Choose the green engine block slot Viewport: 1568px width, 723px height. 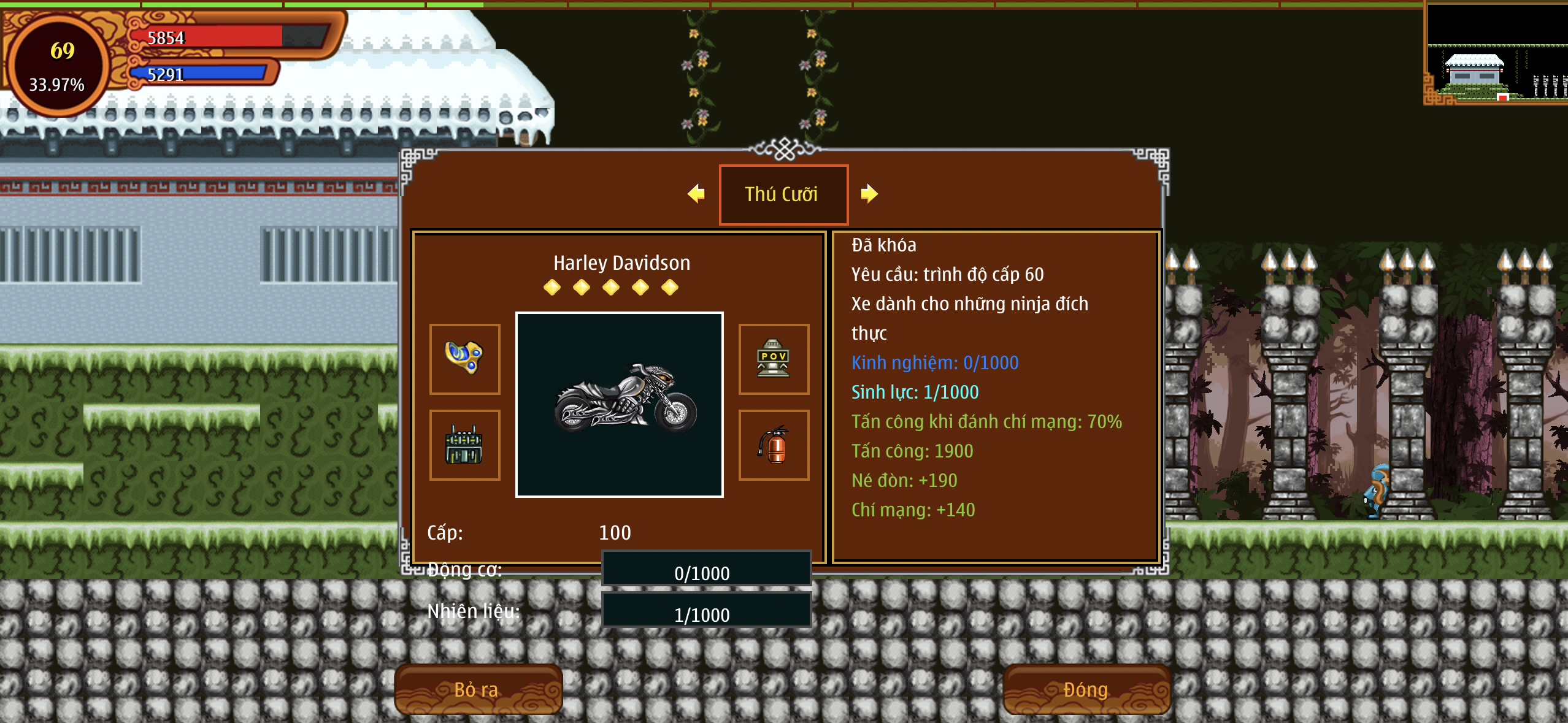pyautogui.click(x=464, y=445)
